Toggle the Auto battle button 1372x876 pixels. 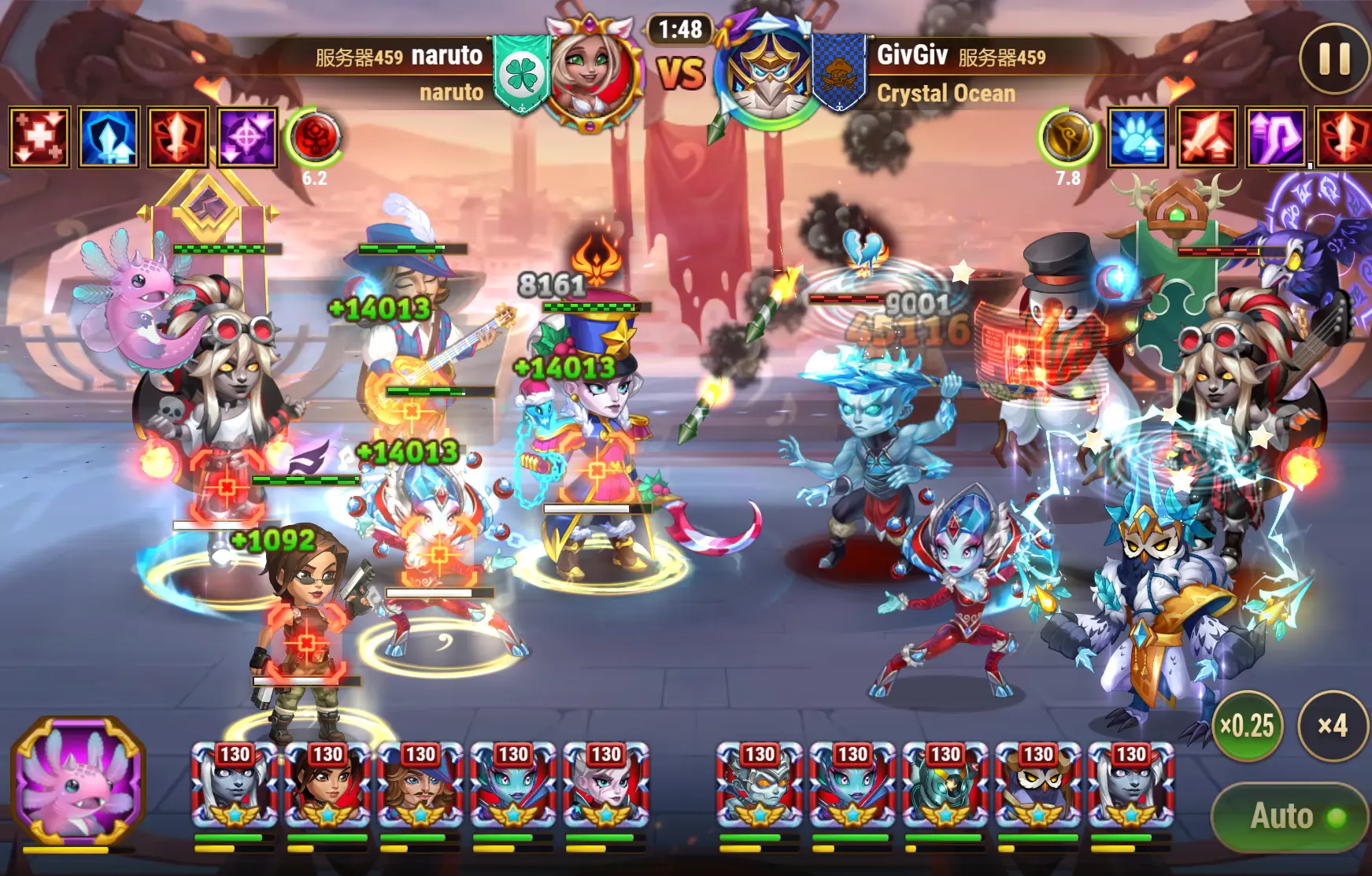click(1289, 817)
